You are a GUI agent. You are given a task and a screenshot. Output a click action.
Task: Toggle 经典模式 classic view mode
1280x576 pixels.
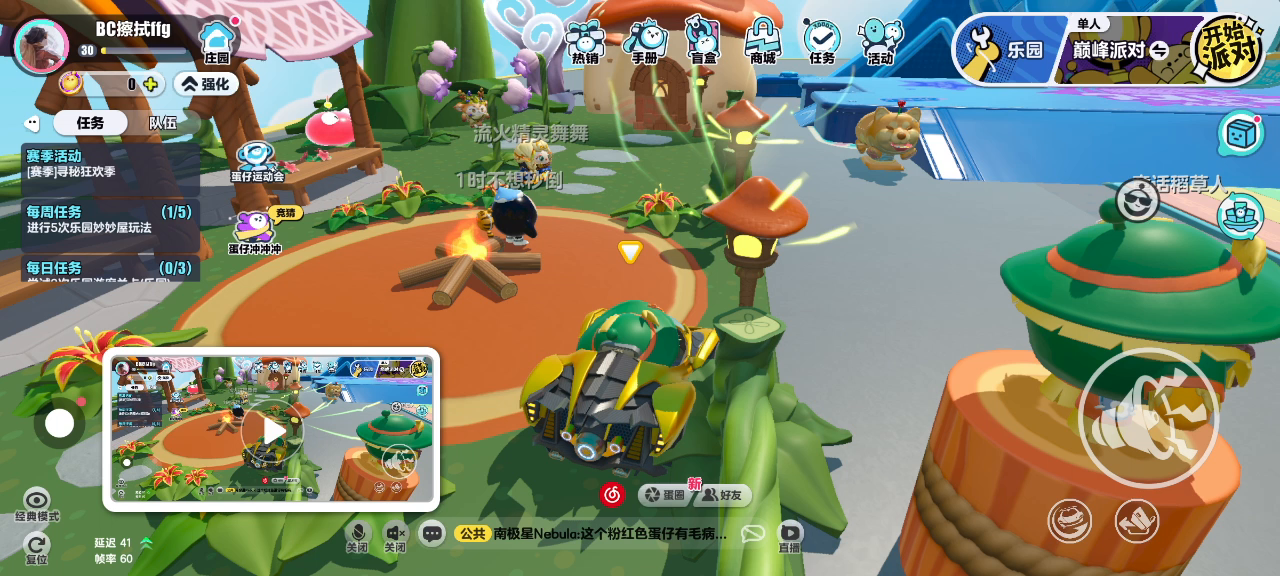click(37, 504)
